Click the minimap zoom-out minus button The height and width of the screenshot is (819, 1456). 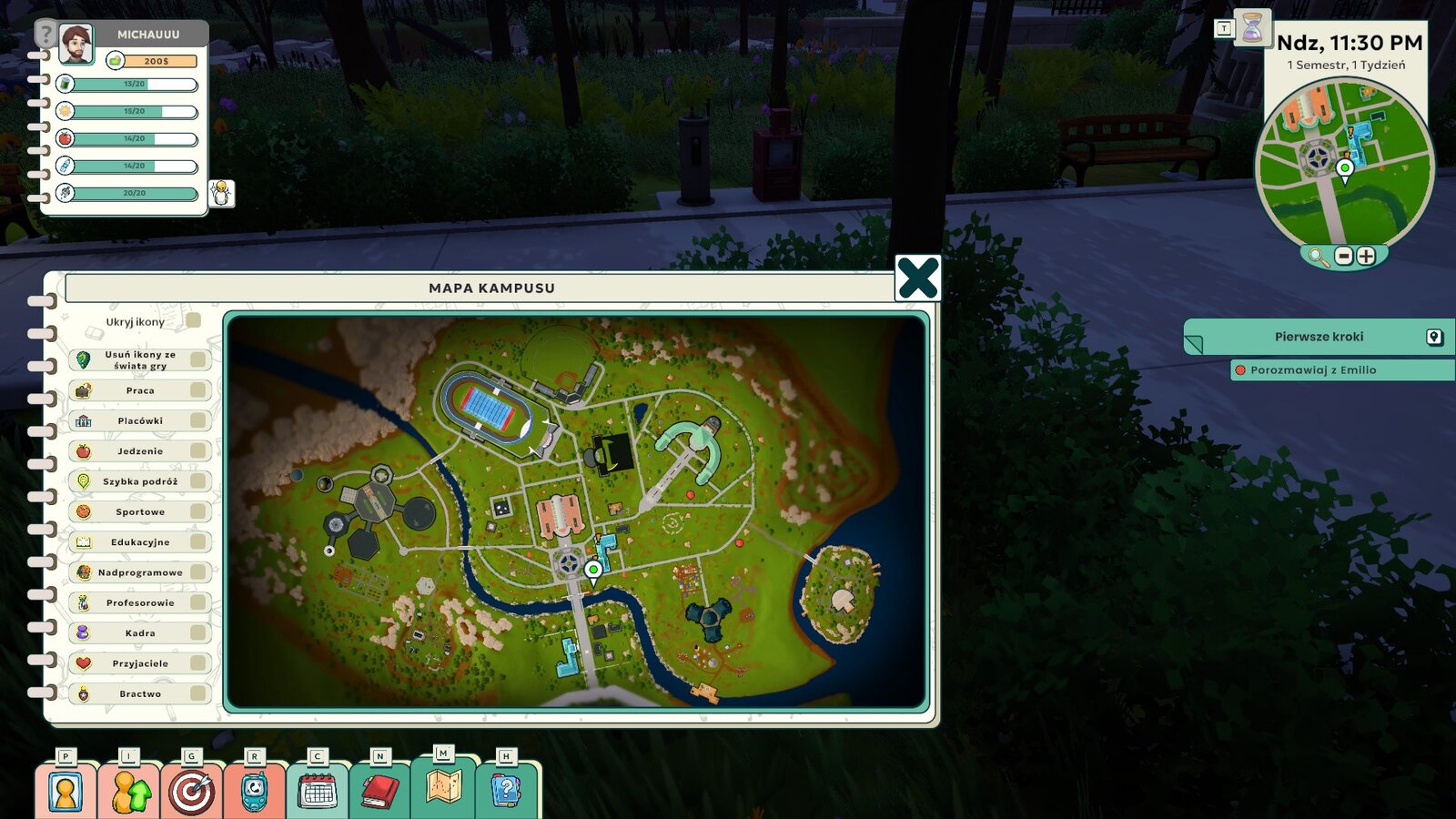click(x=1344, y=257)
